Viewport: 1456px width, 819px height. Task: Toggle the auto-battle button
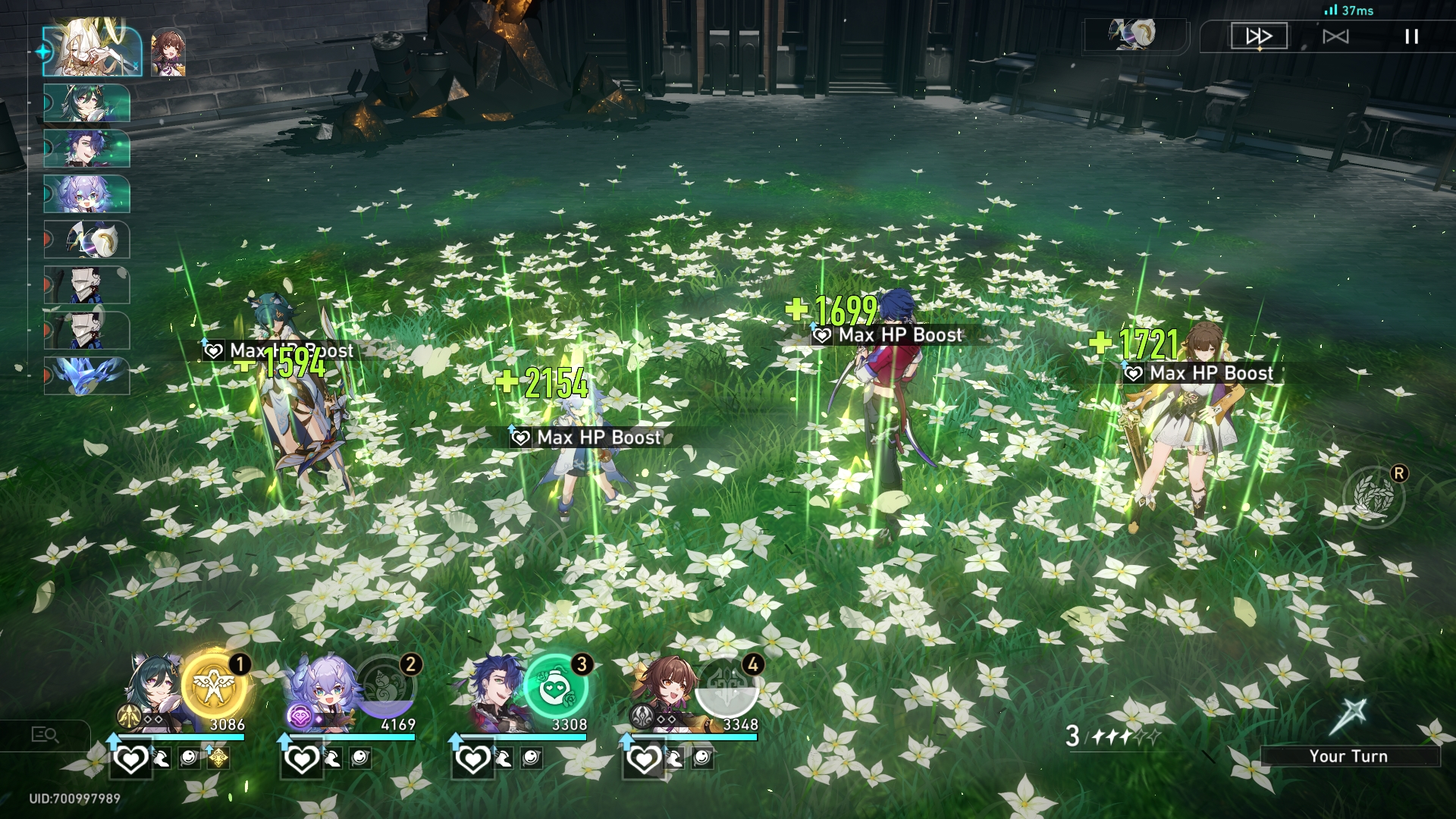[1335, 36]
